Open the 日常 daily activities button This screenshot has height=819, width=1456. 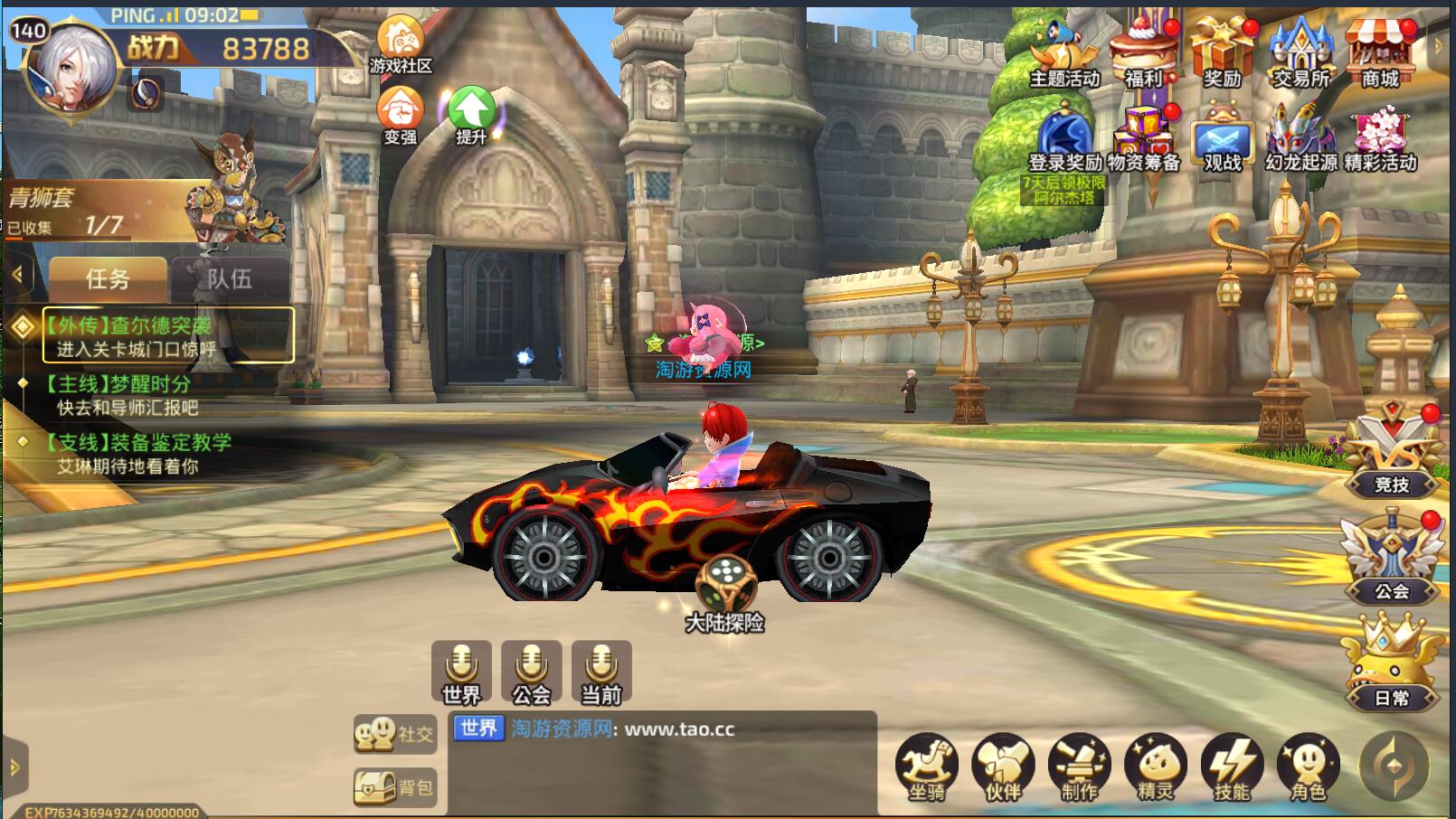pyautogui.click(x=1392, y=664)
